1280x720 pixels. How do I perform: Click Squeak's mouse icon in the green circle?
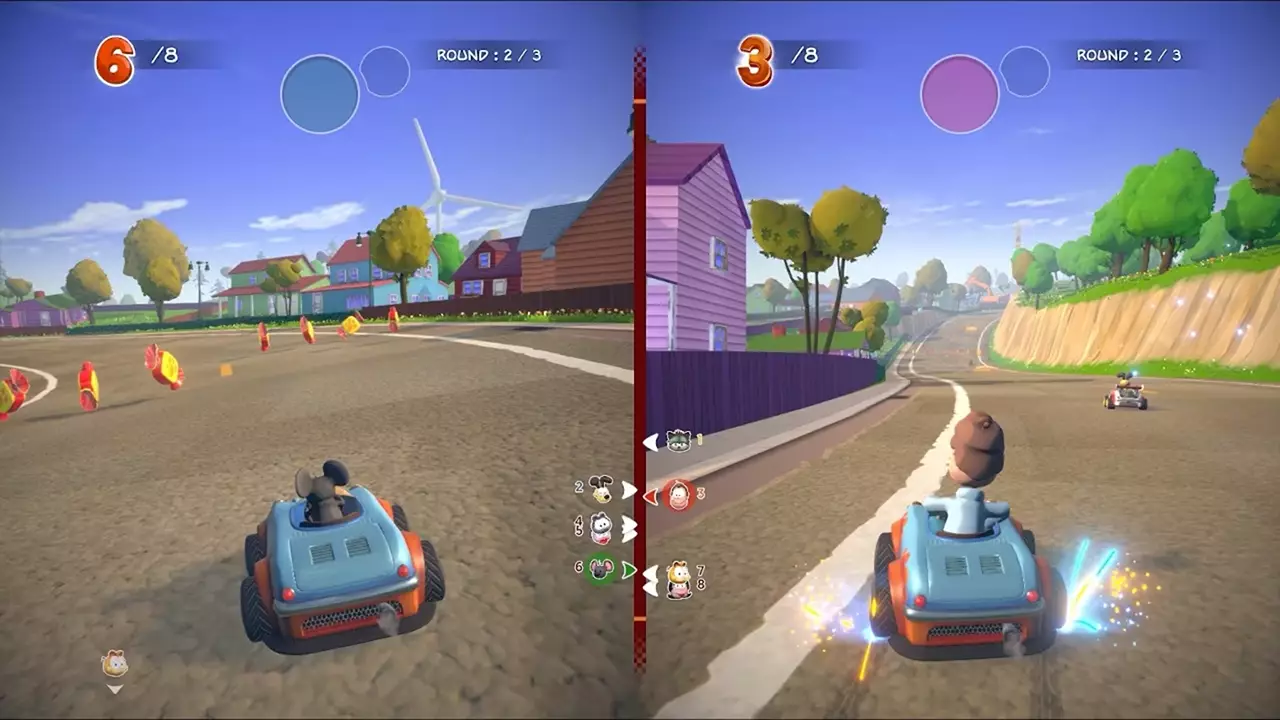point(601,568)
